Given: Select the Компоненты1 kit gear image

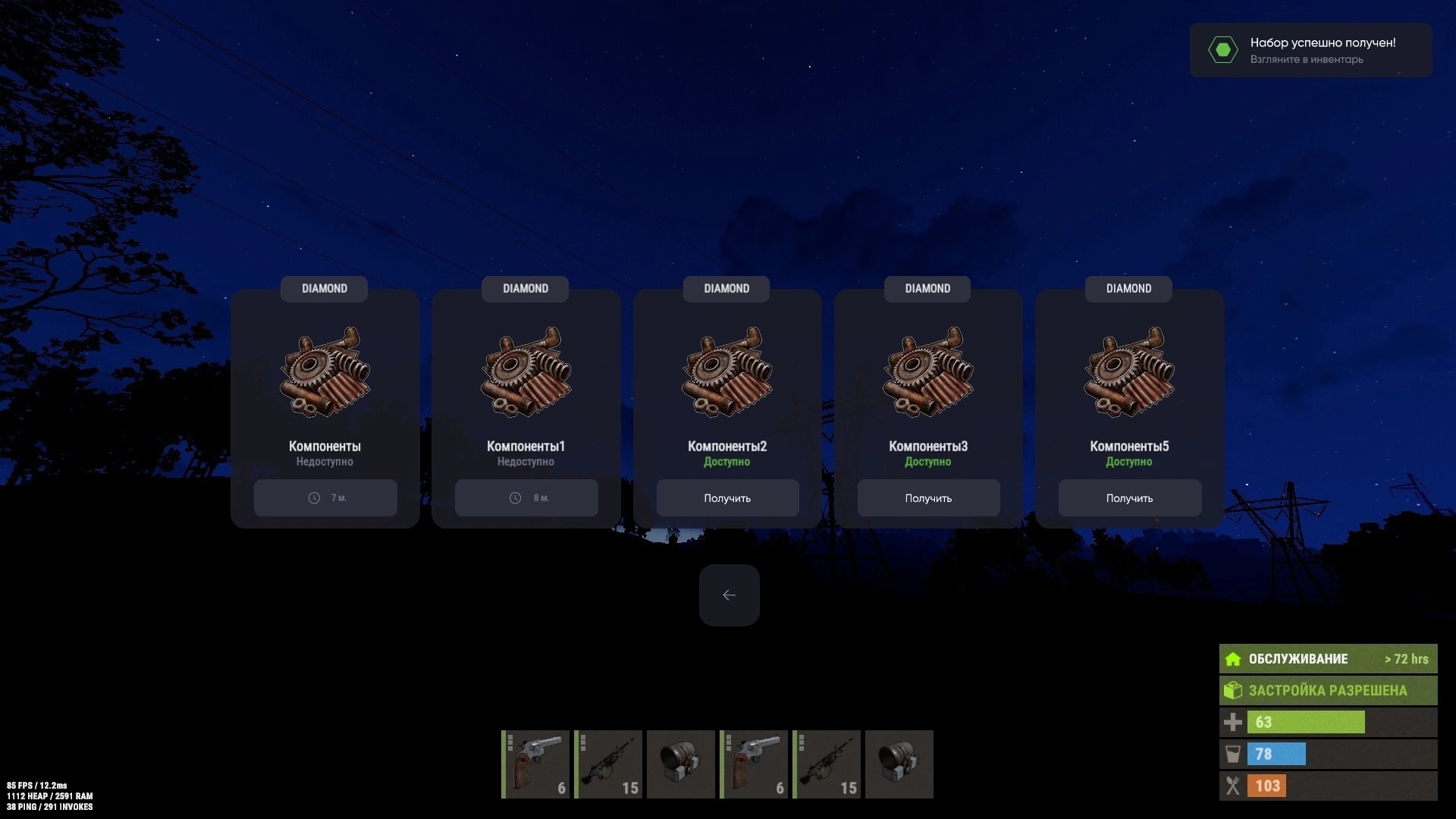Looking at the screenshot, I should click(x=526, y=372).
